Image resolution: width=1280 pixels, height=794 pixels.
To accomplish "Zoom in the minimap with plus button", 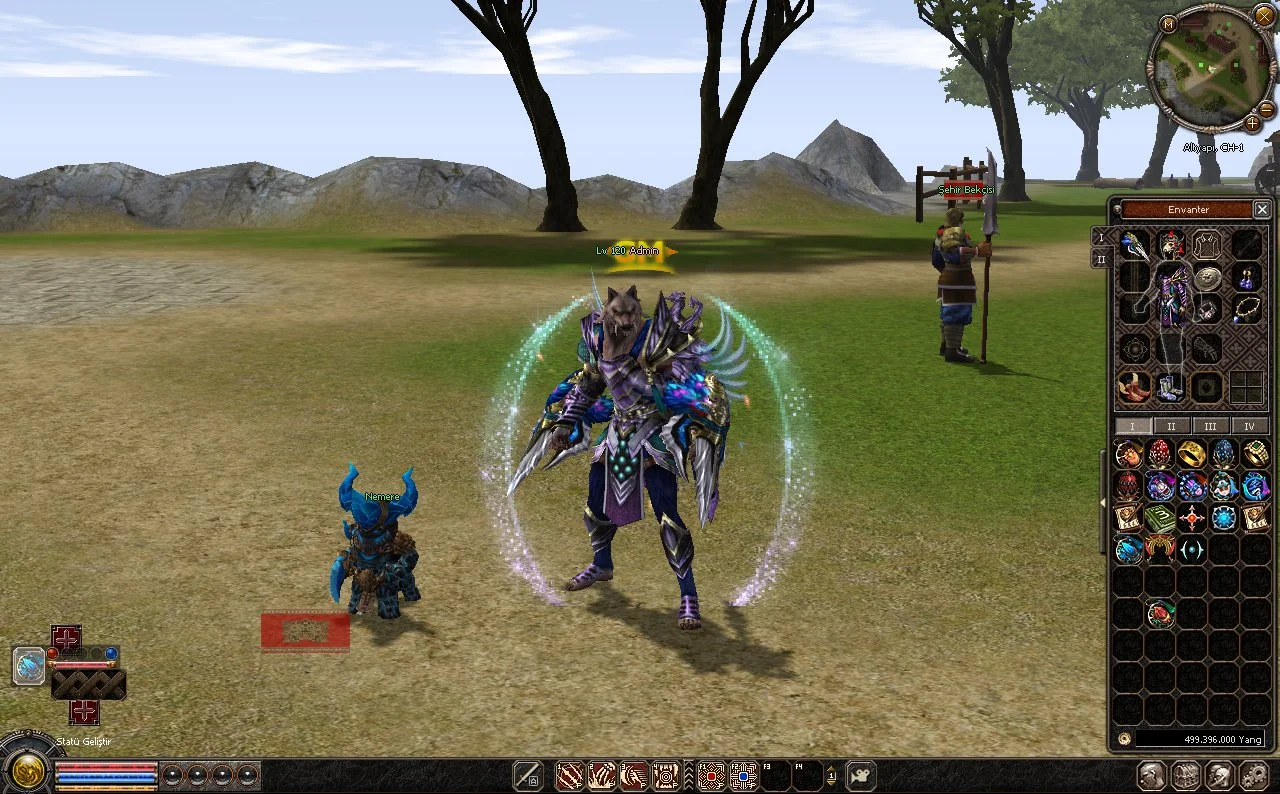I will pos(1252,124).
